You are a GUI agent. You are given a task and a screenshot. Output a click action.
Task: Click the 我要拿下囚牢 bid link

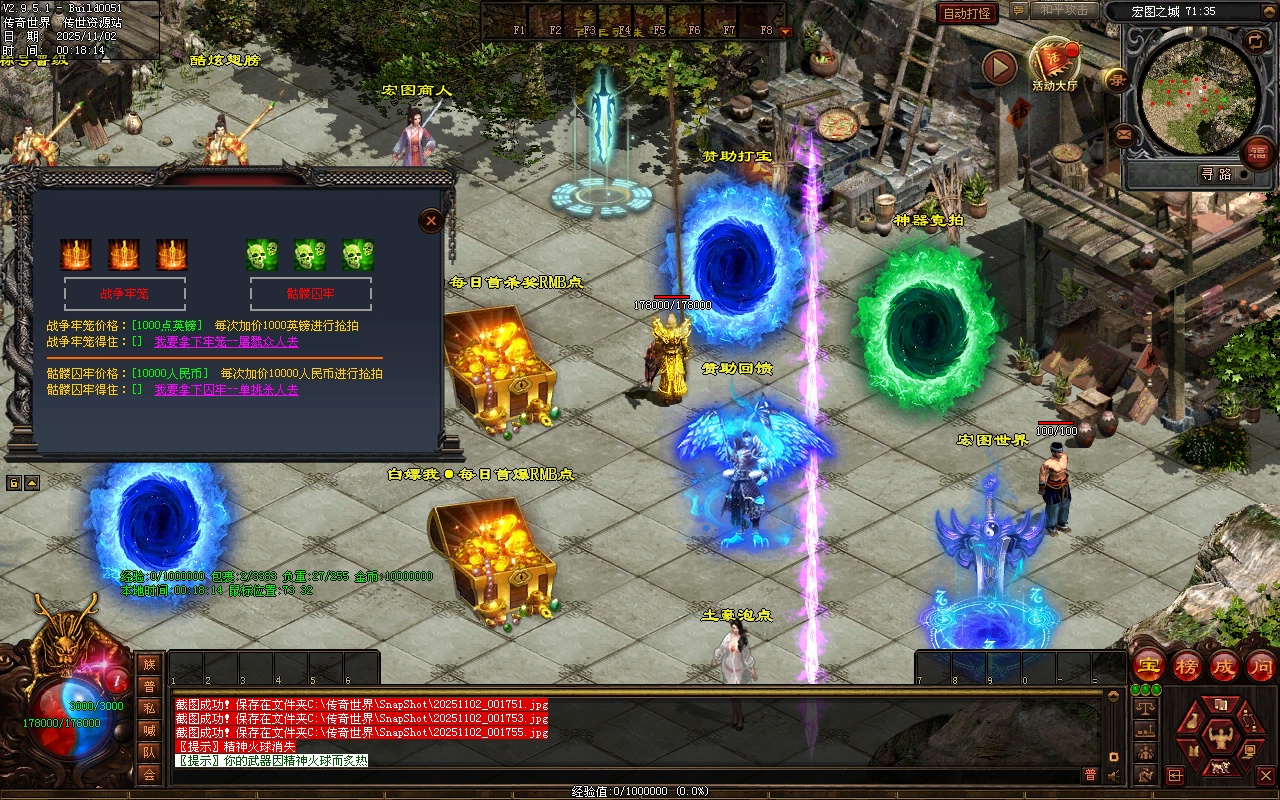pyautogui.click(x=226, y=390)
